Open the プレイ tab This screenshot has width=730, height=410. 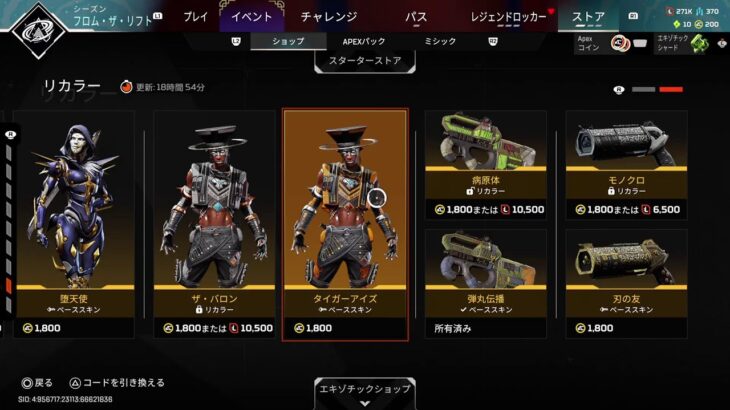[x=196, y=16]
